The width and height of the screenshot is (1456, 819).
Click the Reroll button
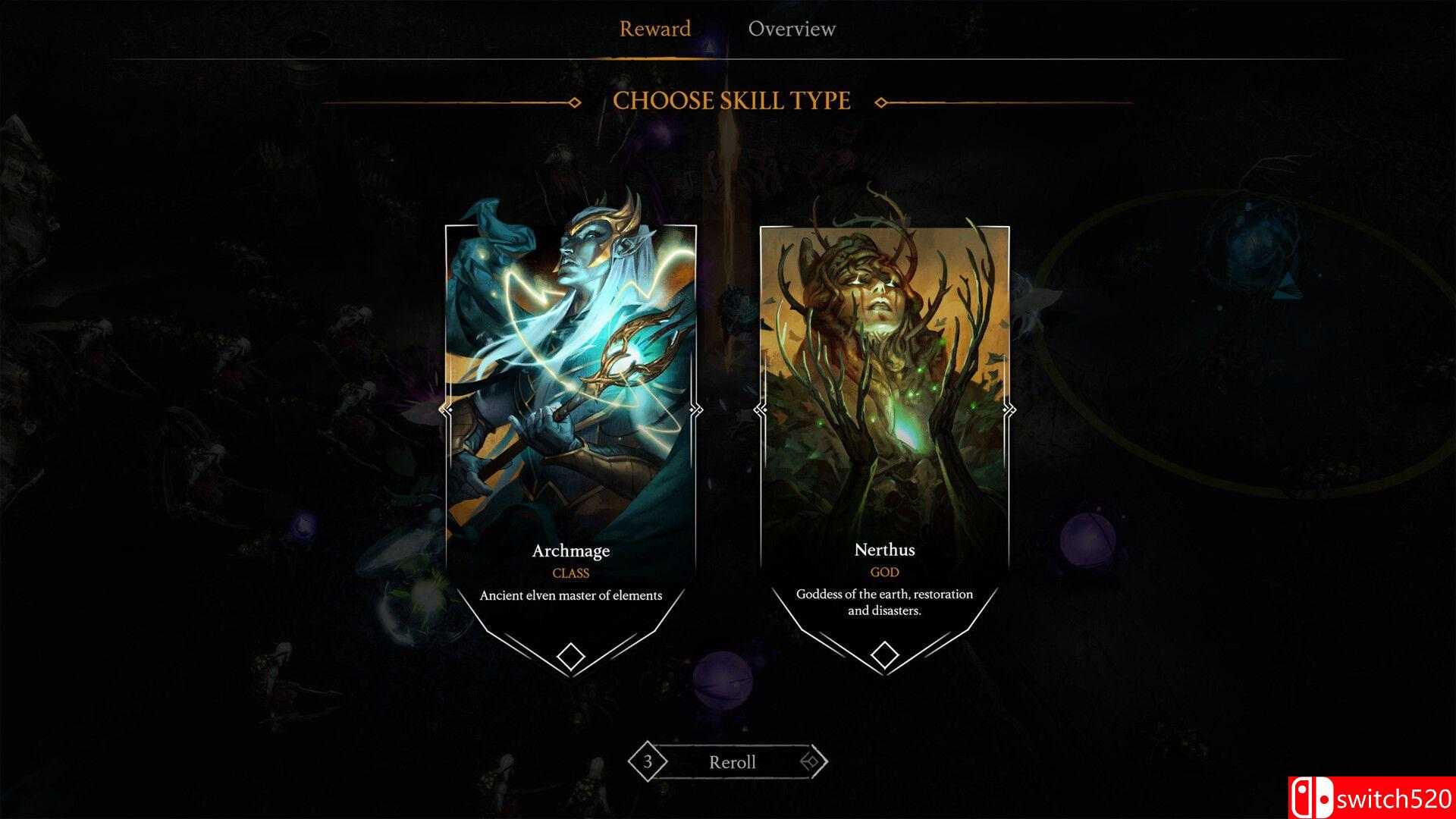(x=731, y=762)
